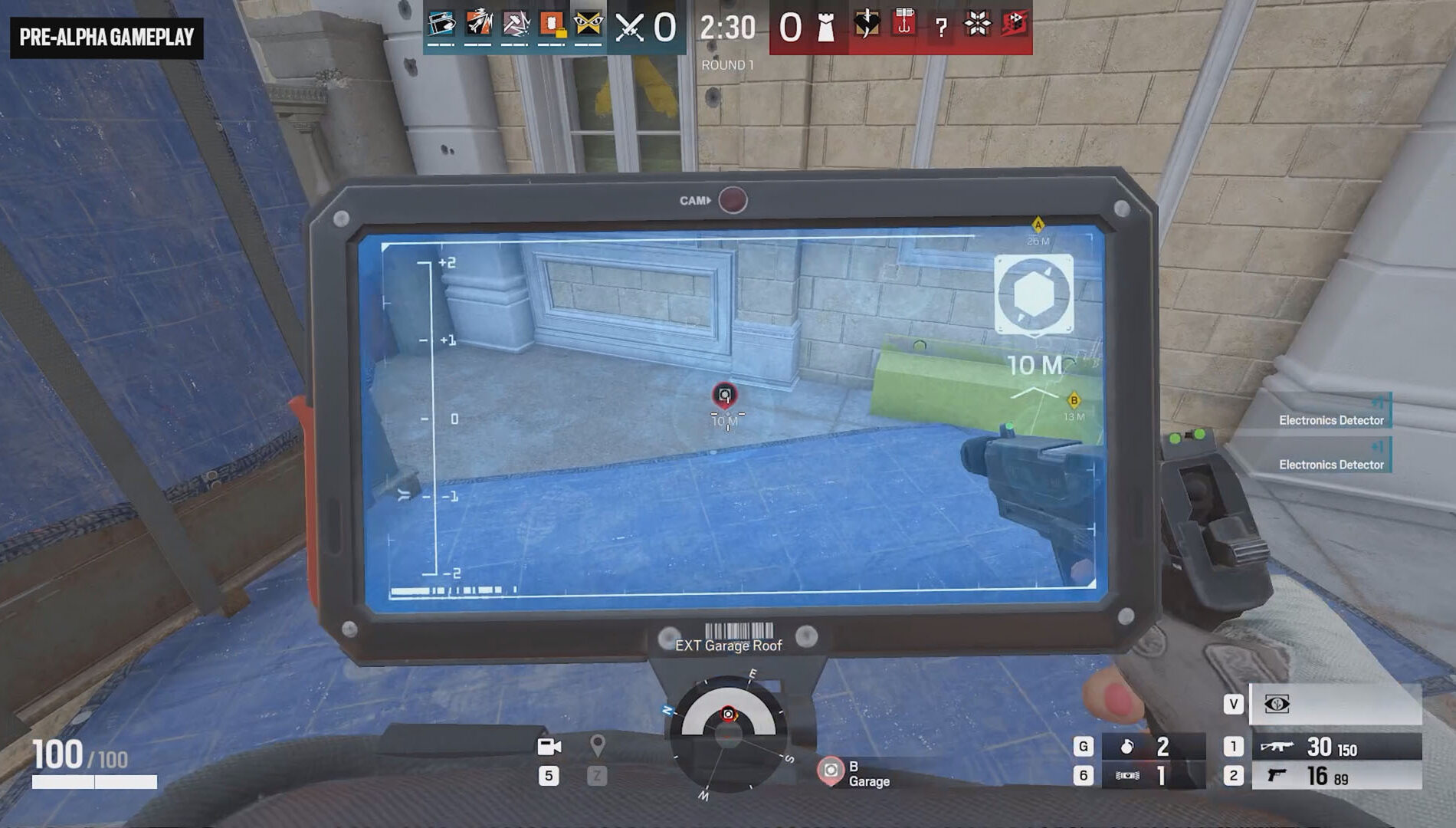Image resolution: width=1456 pixels, height=828 pixels.
Task: Click the hexagon detection marker on scanner
Action: [x=1033, y=295]
